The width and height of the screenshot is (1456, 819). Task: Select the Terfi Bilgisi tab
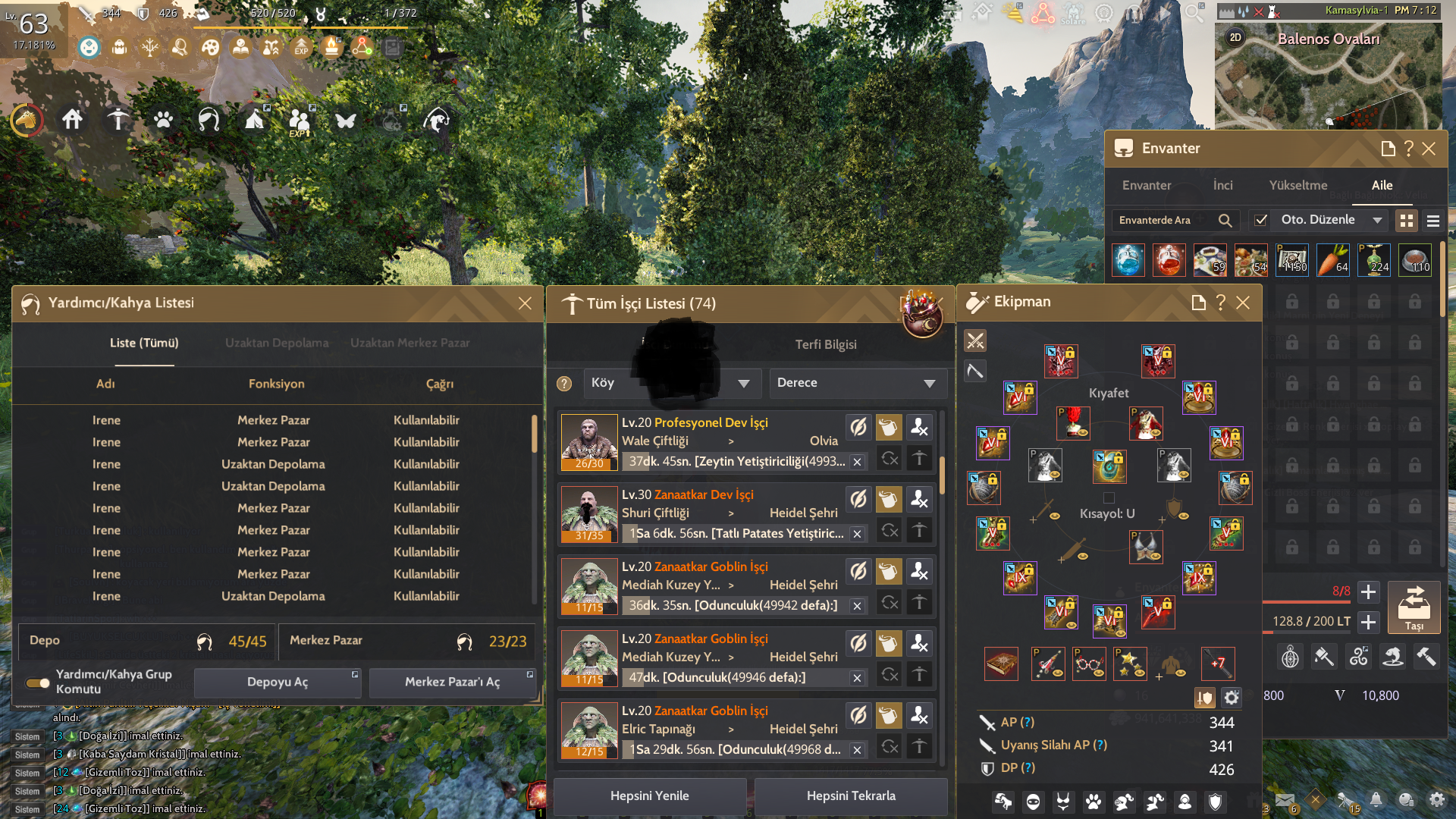(825, 344)
